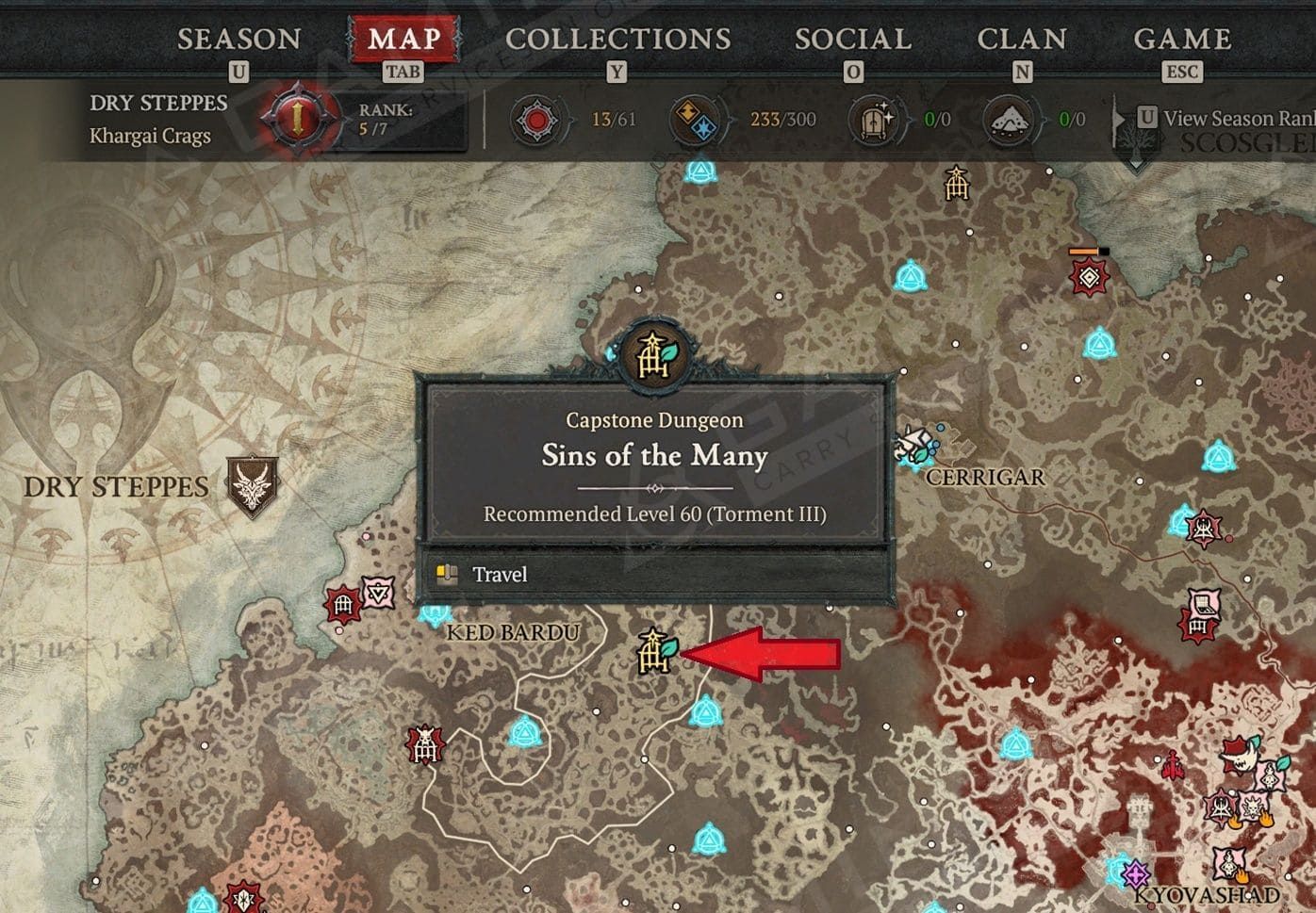Click the active Map tab
The width and height of the screenshot is (1316, 913).
click(403, 40)
